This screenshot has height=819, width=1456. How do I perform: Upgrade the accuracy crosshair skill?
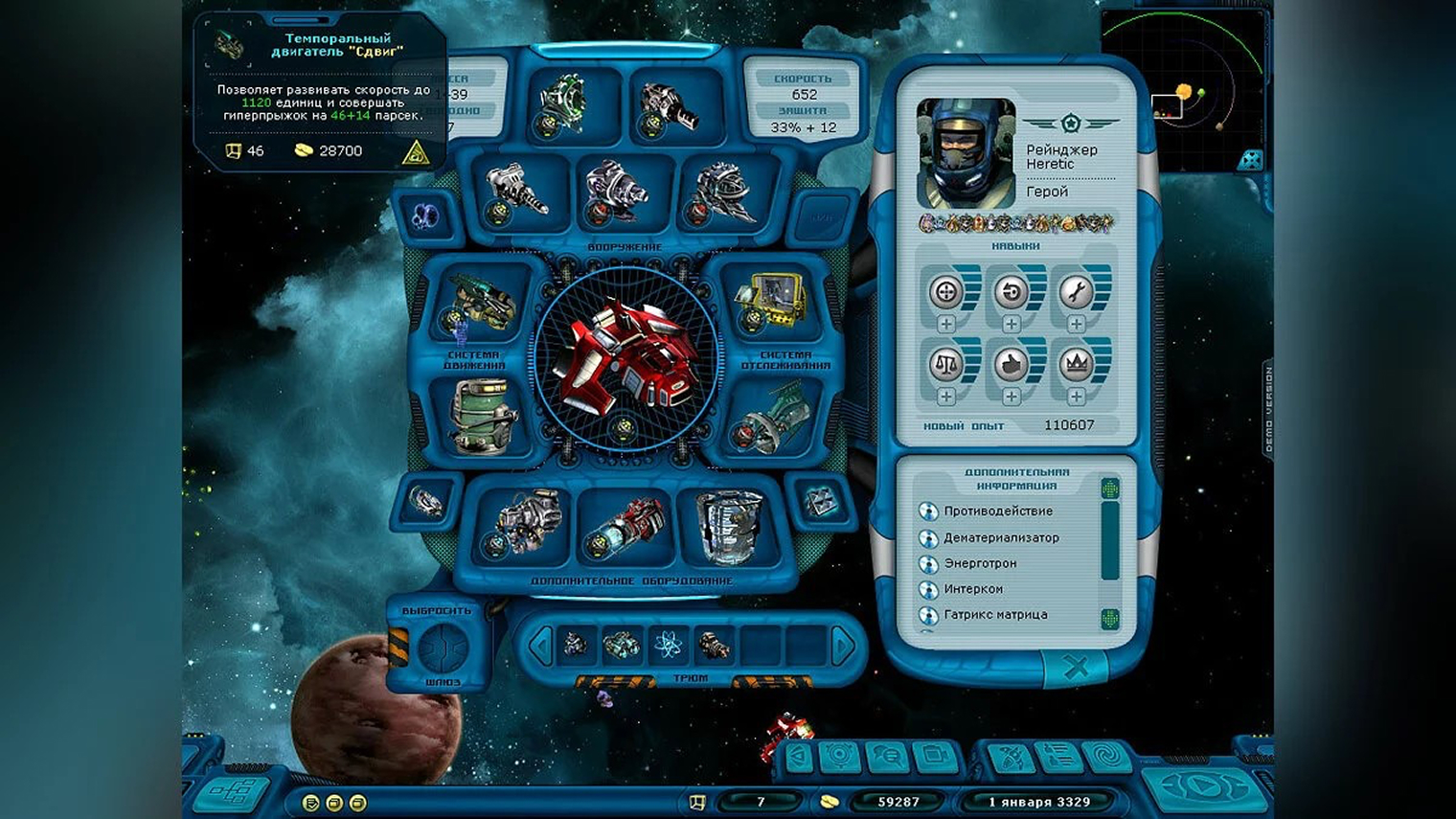946,324
